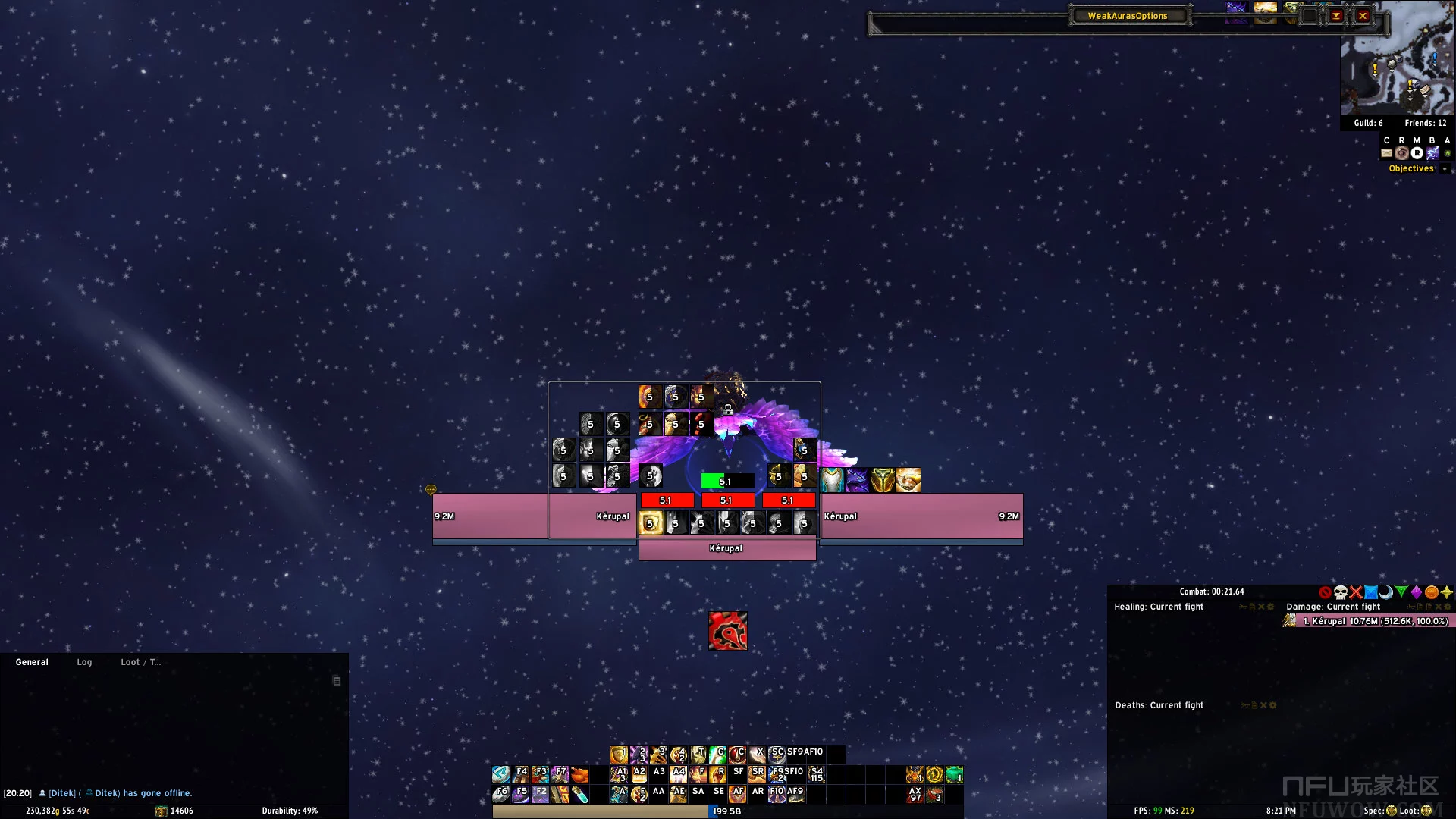Use the roast chicken food item
Viewport: 1456px width, 819px height.
tap(580, 775)
